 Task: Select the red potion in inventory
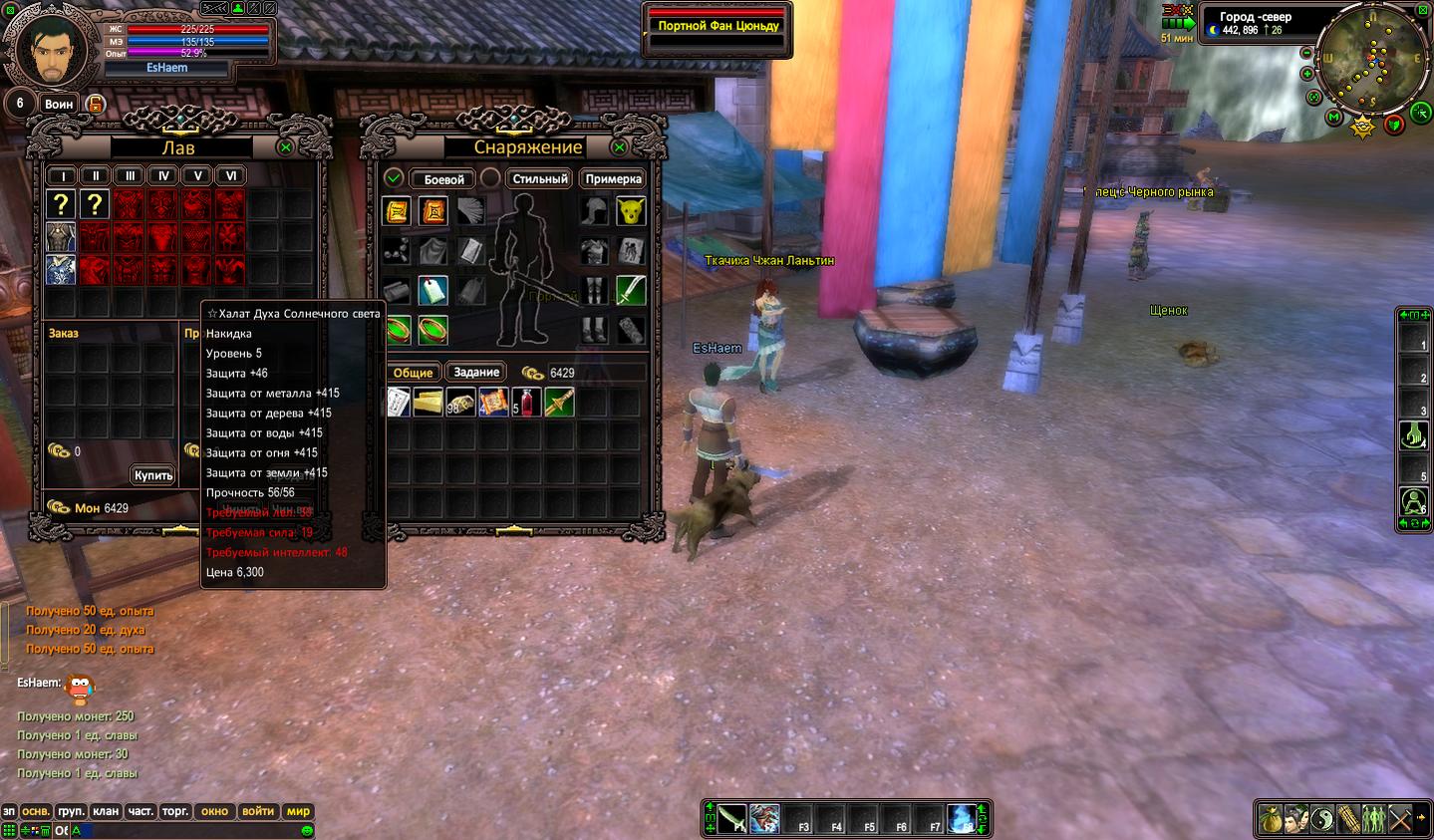click(525, 403)
